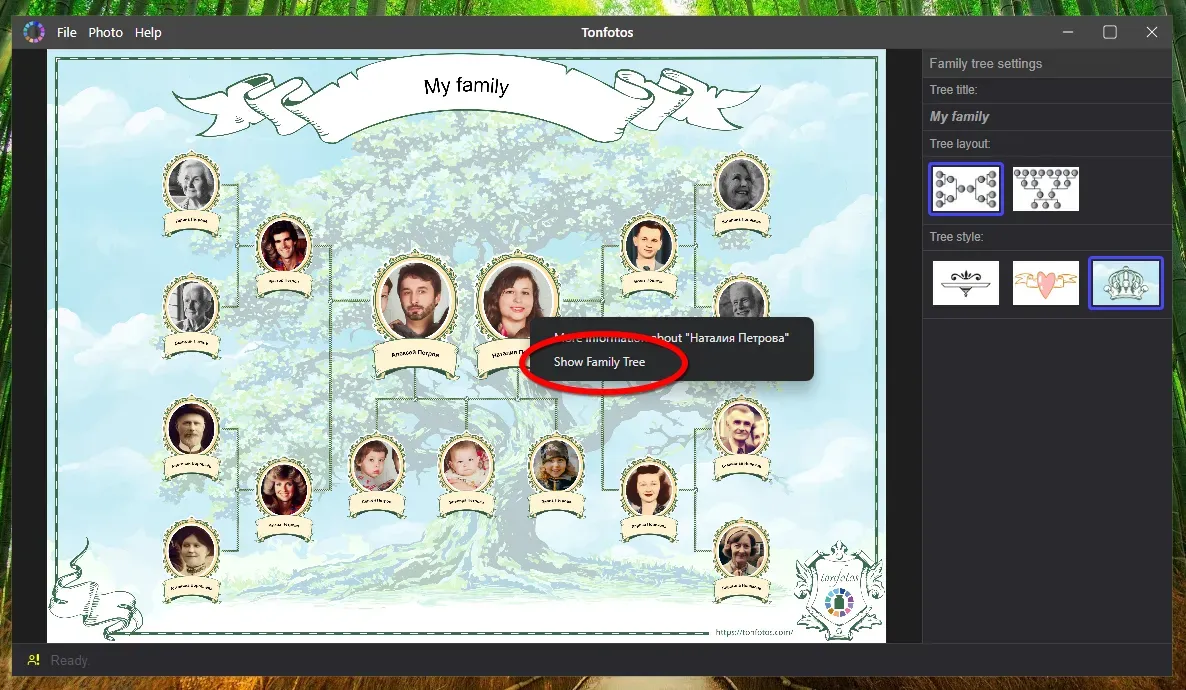
Task: Click the people icon in status bar
Action: [x=34, y=660]
